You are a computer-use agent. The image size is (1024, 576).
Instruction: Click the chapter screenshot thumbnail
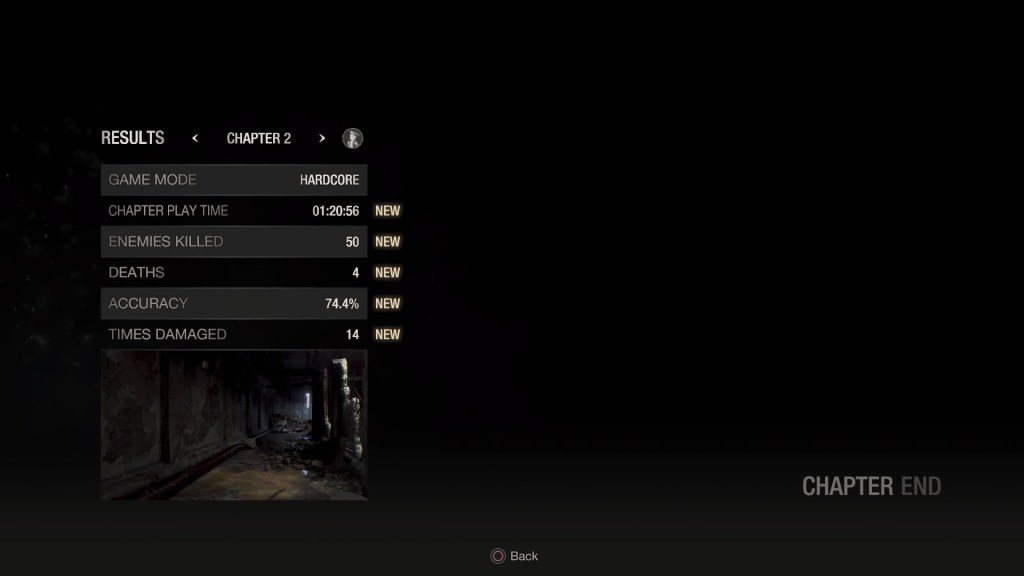click(234, 424)
